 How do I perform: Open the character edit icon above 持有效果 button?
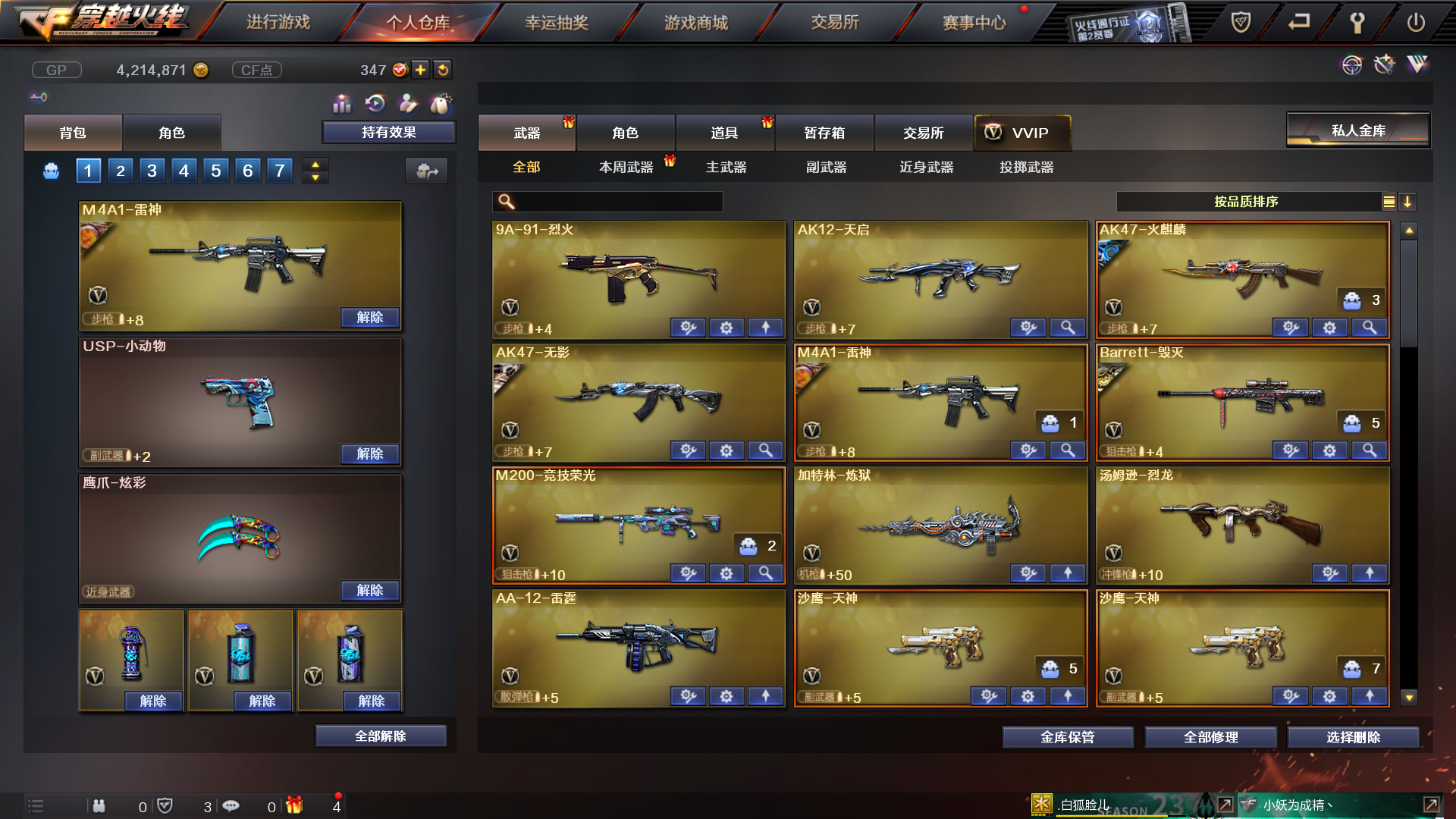[x=407, y=103]
